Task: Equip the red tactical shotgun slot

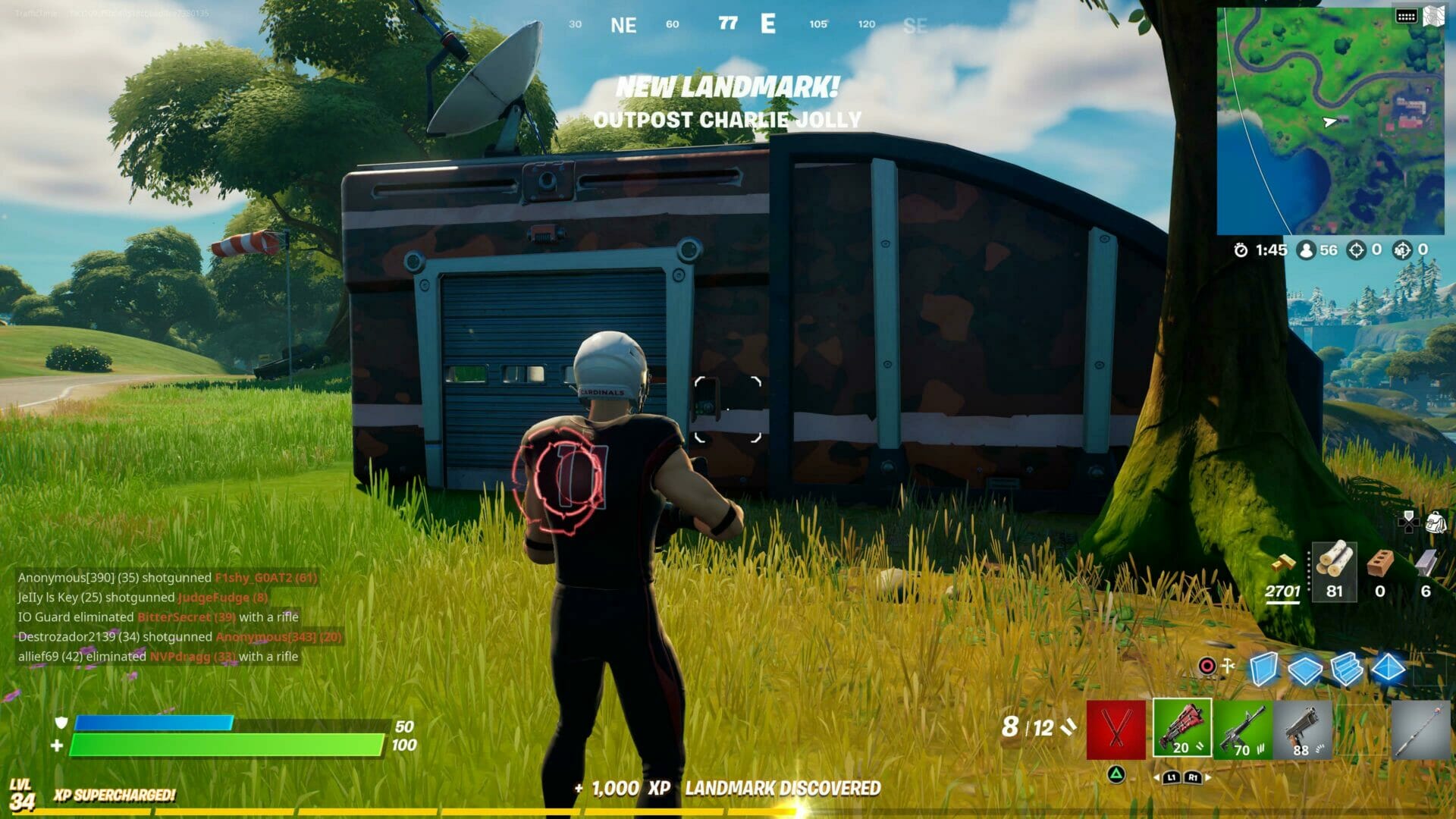Action: click(1181, 728)
